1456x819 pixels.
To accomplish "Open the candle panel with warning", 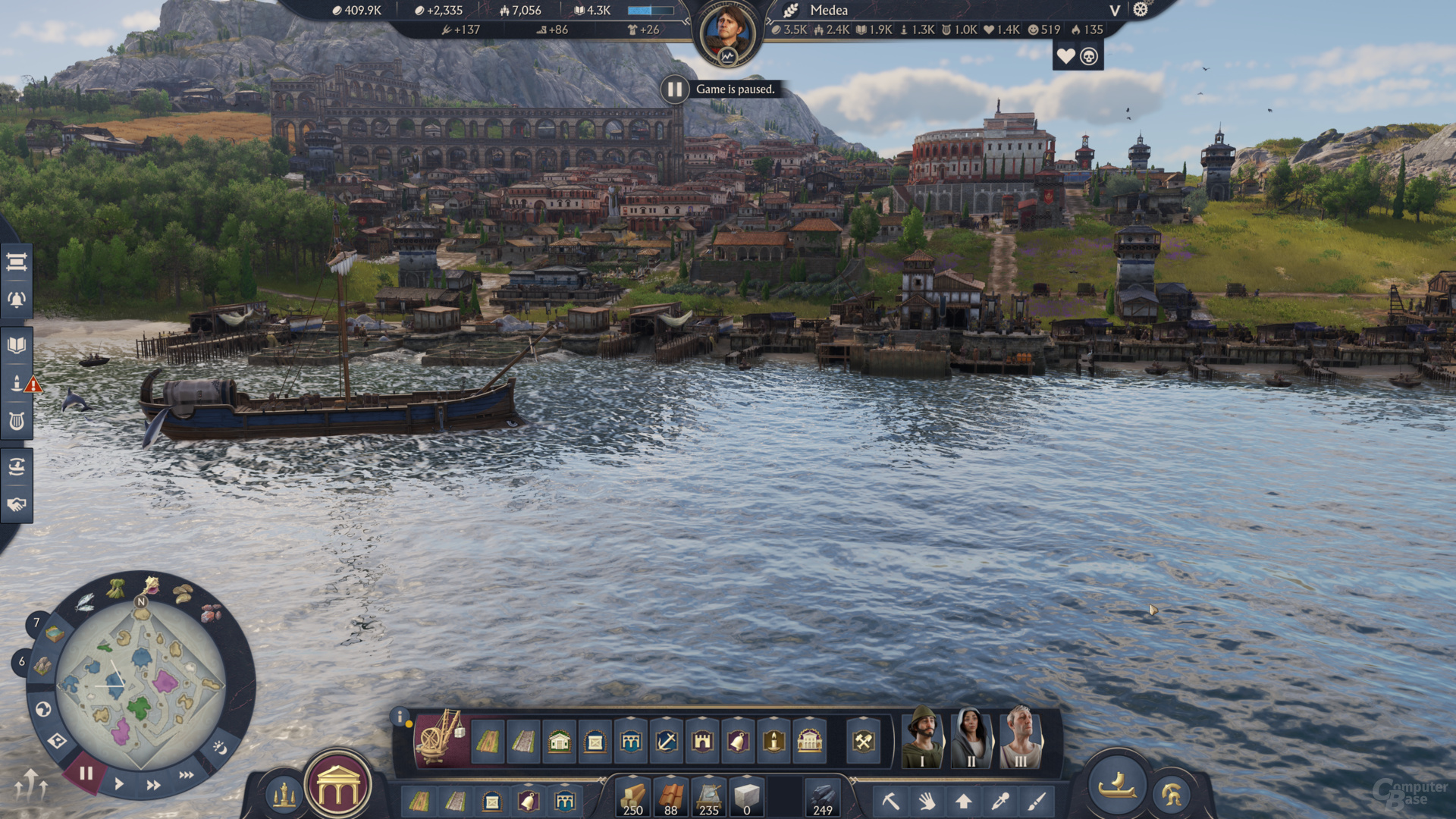I will coord(17,384).
